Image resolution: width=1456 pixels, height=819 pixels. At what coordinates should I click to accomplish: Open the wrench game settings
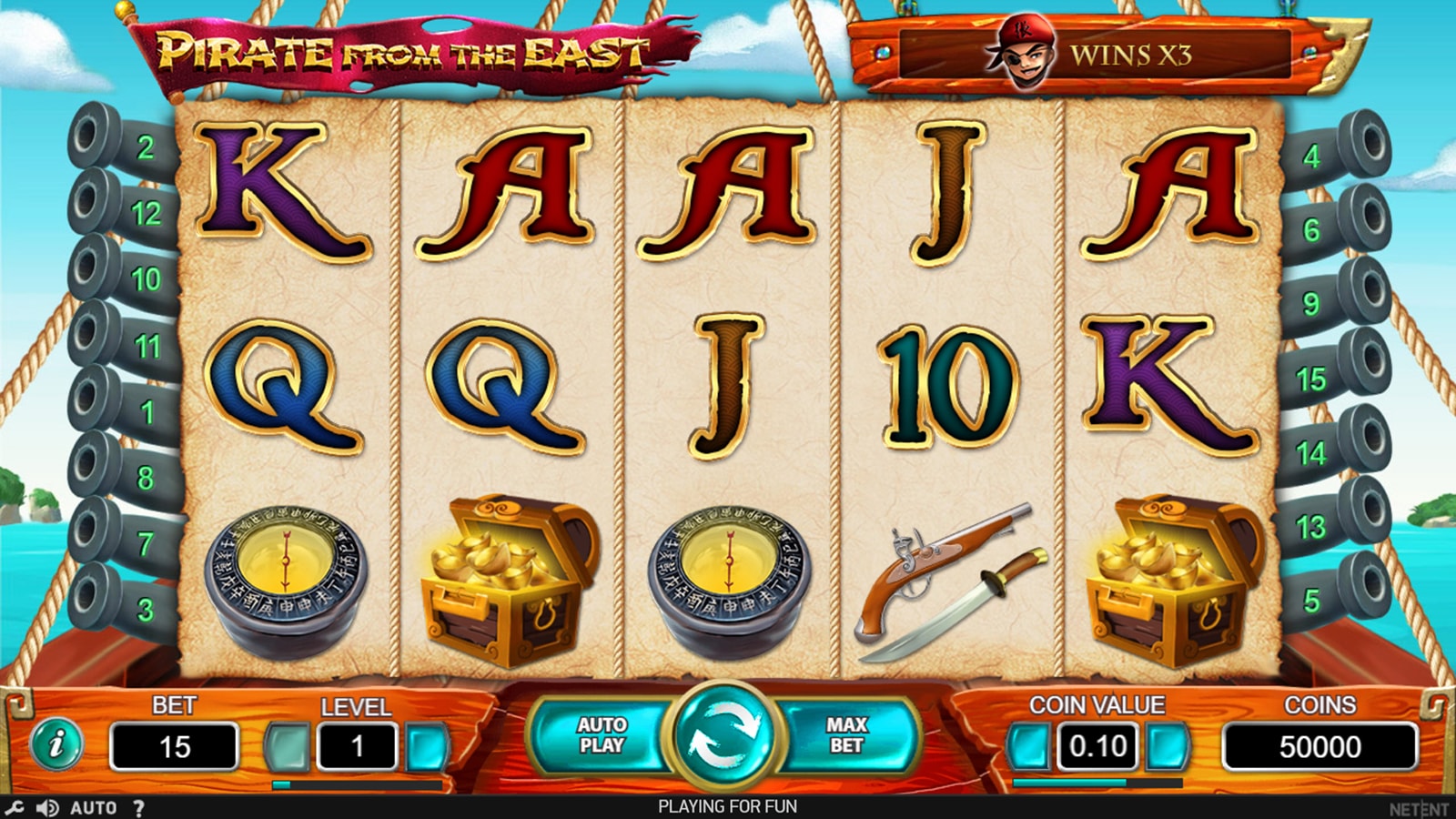[x=15, y=807]
